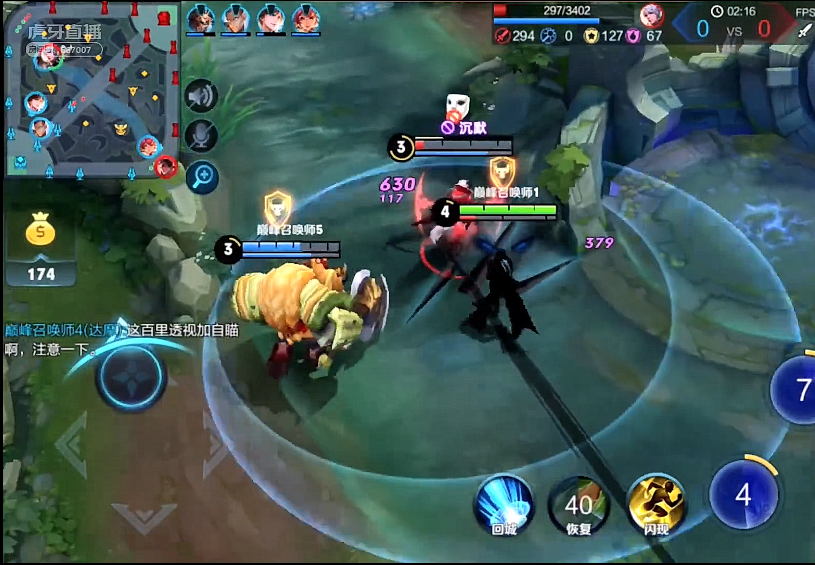Cast the 闪现 flash summoner spell
The width and height of the screenshot is (815, 565).
(x=656, y=503)
